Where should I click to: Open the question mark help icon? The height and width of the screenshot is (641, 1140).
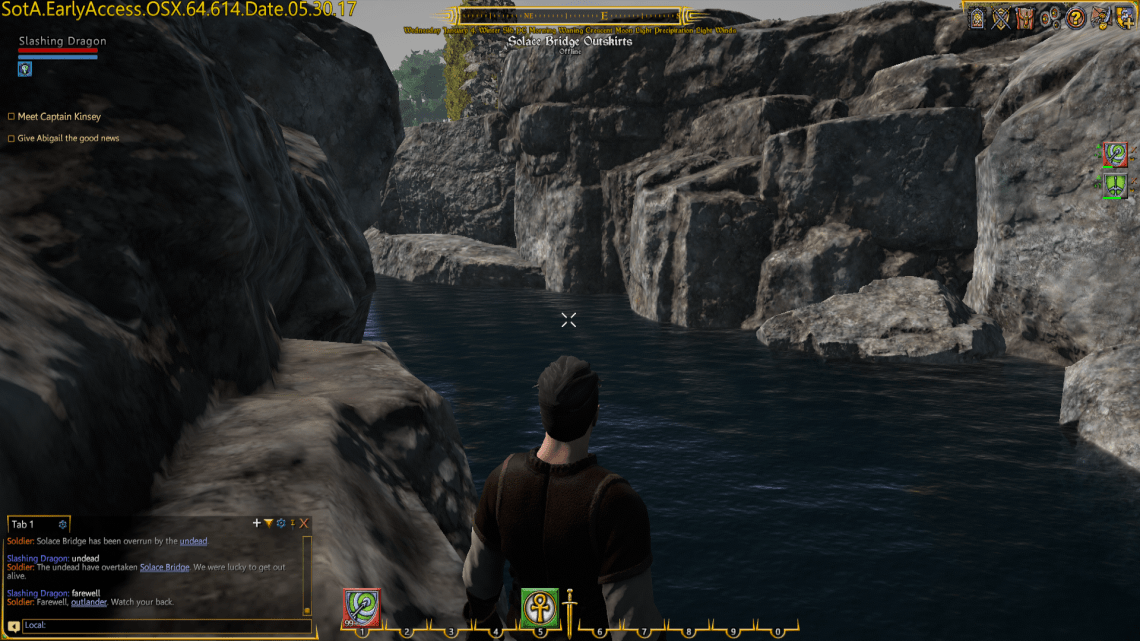pos(1076,17)
